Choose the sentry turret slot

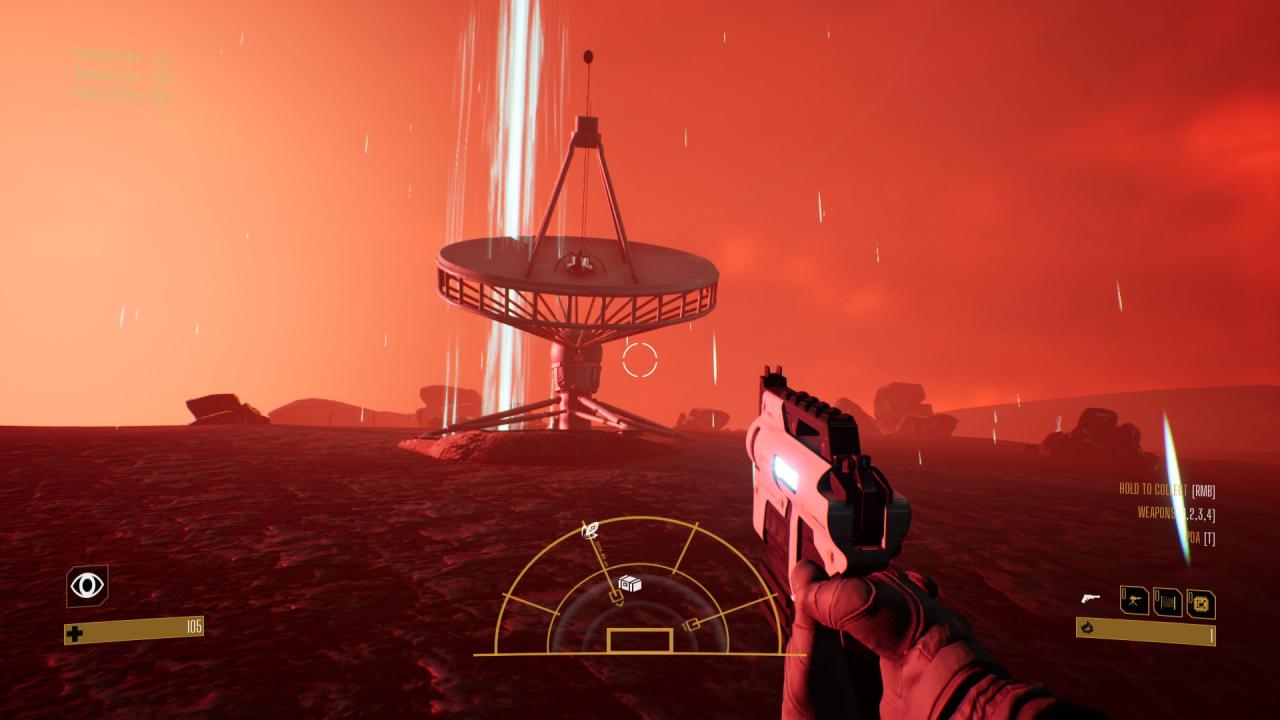(x=1135, y=601)
